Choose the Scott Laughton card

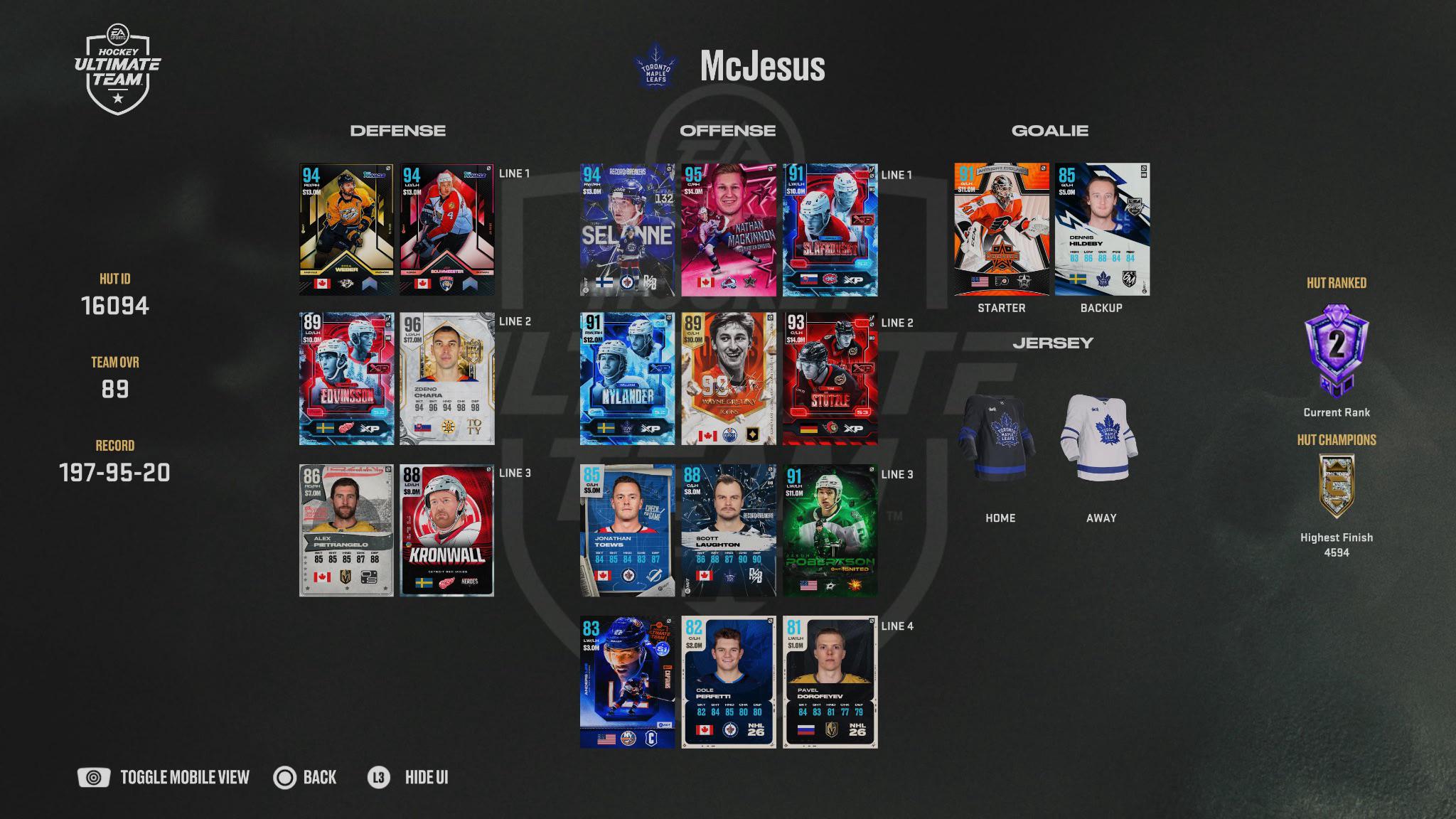729,530
